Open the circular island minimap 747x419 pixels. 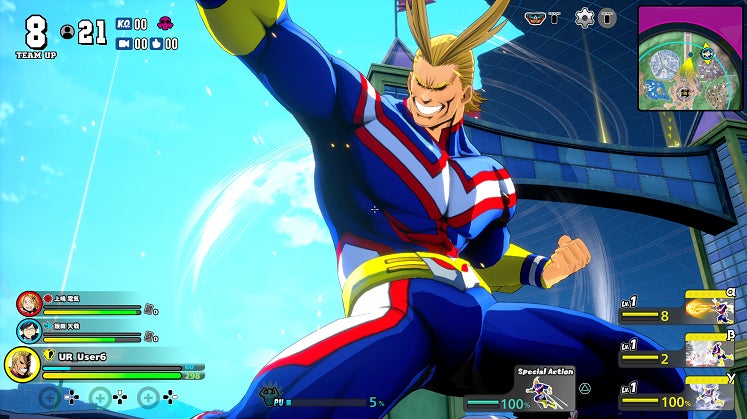690,56
